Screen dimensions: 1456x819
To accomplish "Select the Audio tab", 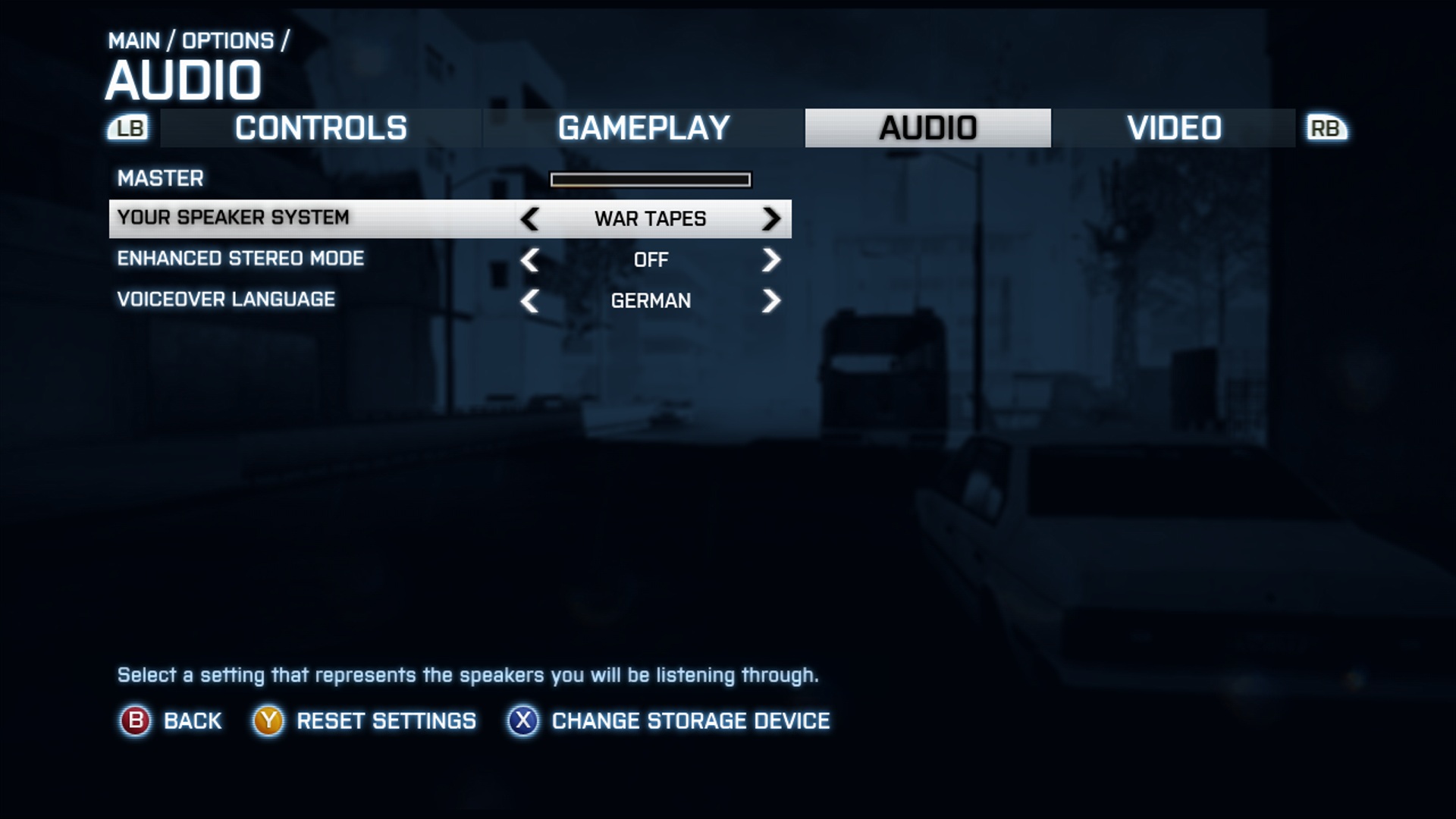I will 927,128.
